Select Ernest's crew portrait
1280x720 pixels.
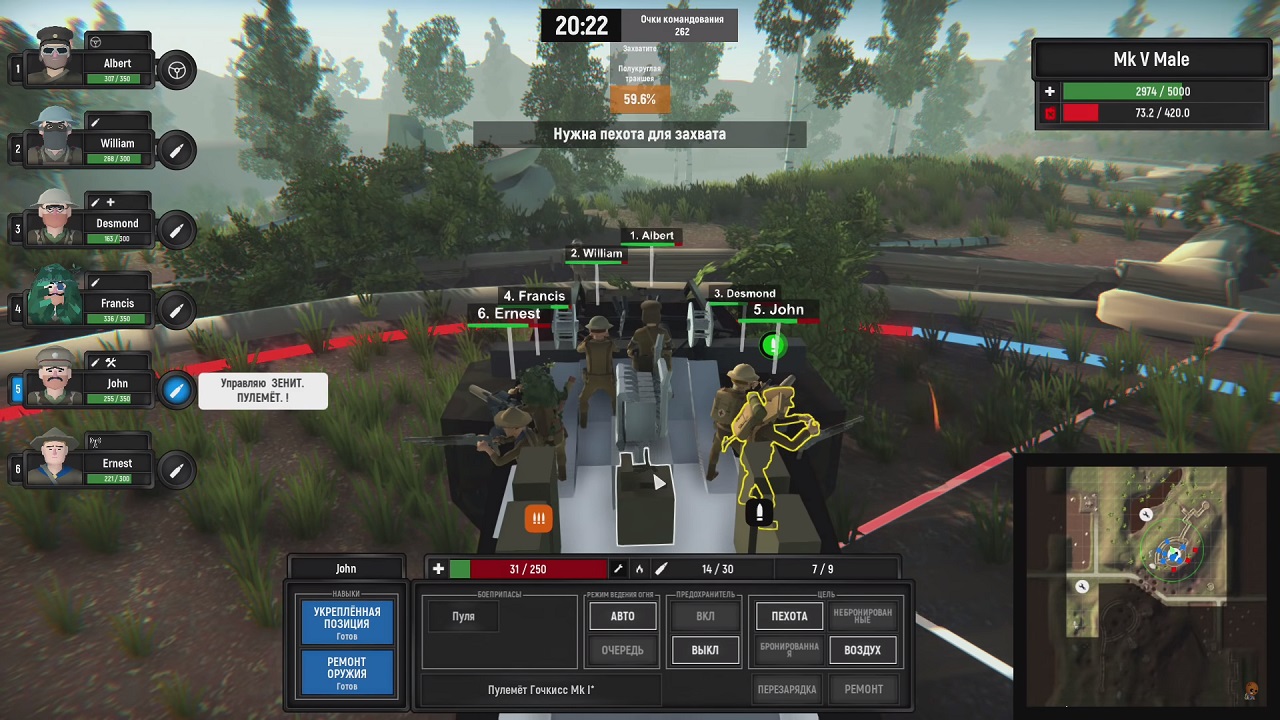[55, 458]
